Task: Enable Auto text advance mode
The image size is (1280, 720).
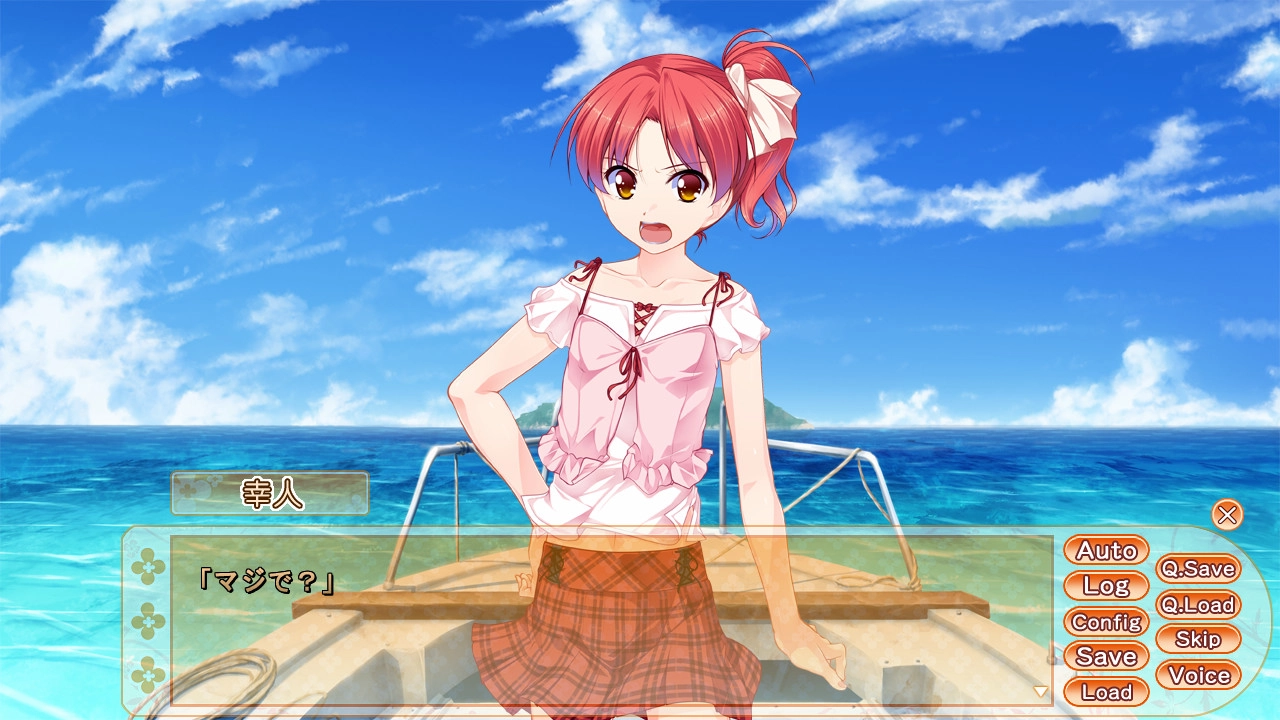Action: [x=1106, y=550]
